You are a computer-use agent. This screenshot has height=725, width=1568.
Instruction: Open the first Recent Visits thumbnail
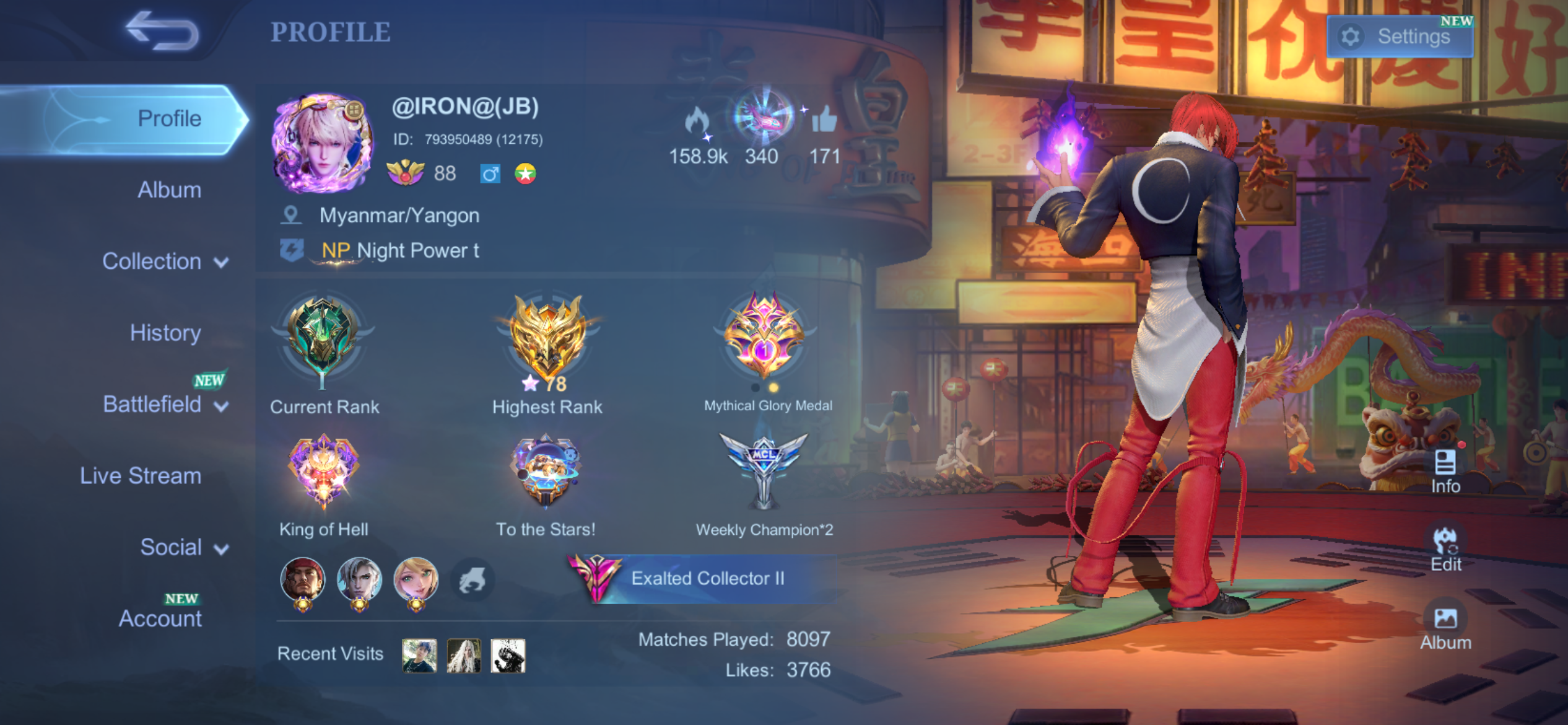tap(419, 656)
